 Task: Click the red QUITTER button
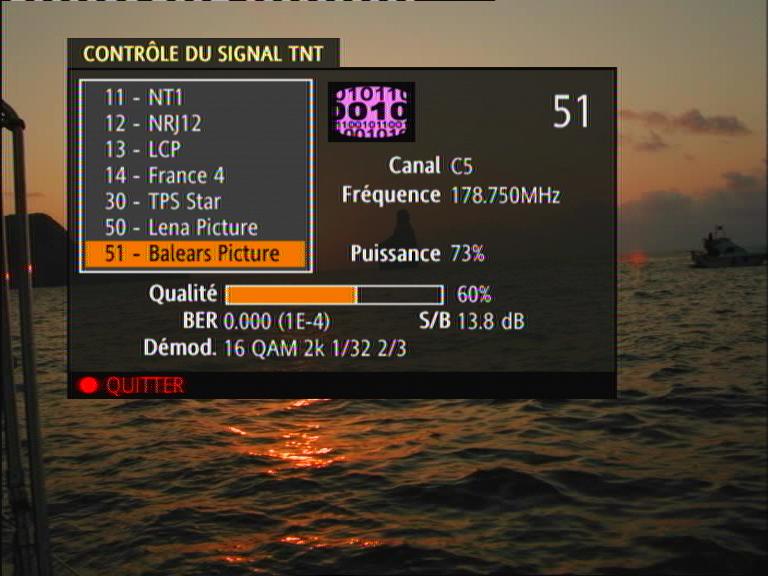pos(132,385)
